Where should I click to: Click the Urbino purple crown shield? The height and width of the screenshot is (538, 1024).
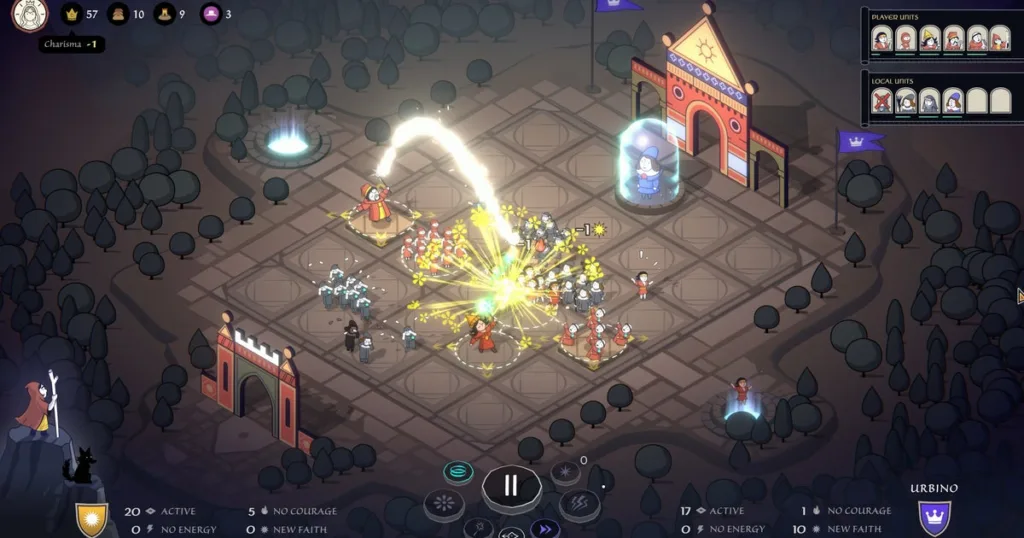click(x=935, y=517)
